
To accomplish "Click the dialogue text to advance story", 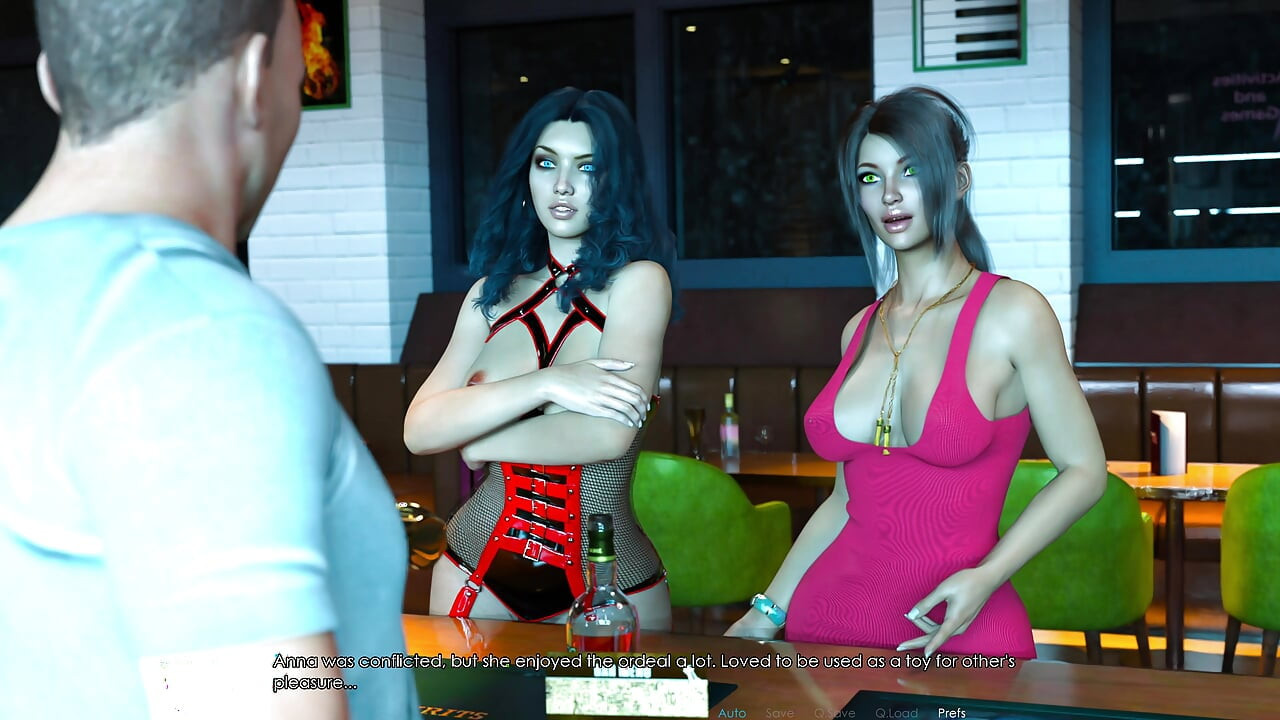I will 640,668.
